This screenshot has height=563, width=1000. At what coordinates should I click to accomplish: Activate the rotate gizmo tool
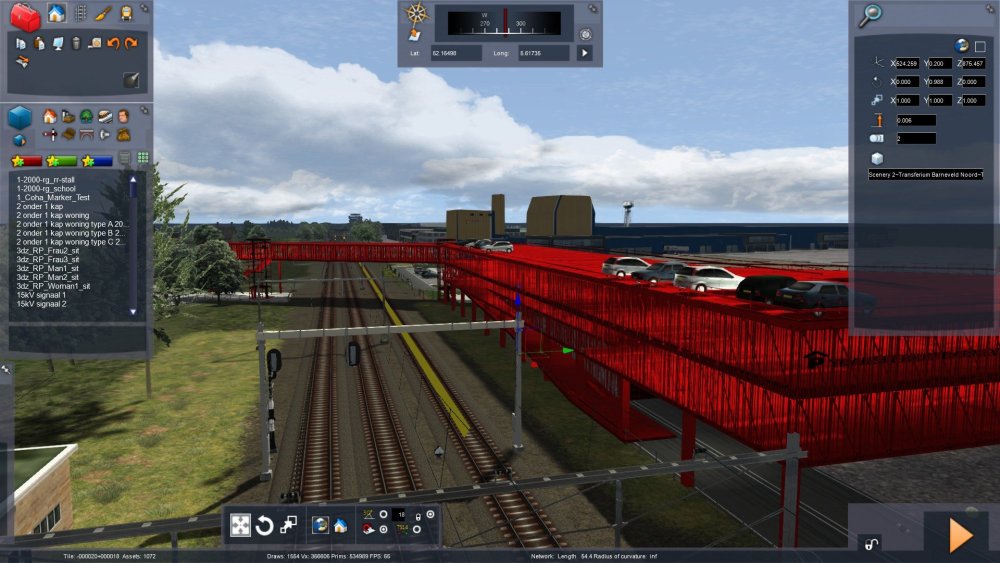(x=265, y=525)
